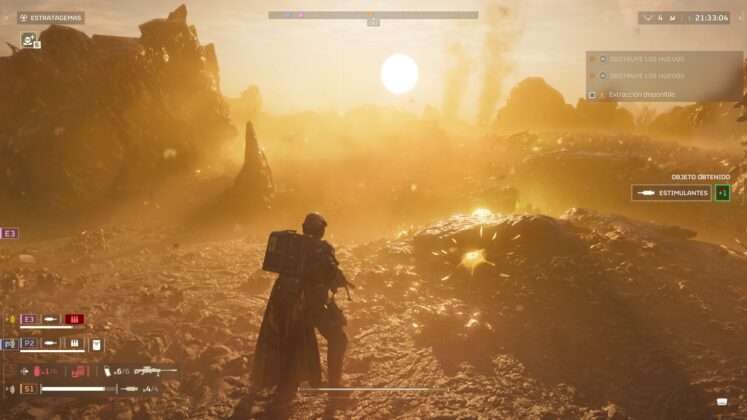Click the chat icon in bottom-right corner
The image size is (747, 420).
(x=721, y=402)
